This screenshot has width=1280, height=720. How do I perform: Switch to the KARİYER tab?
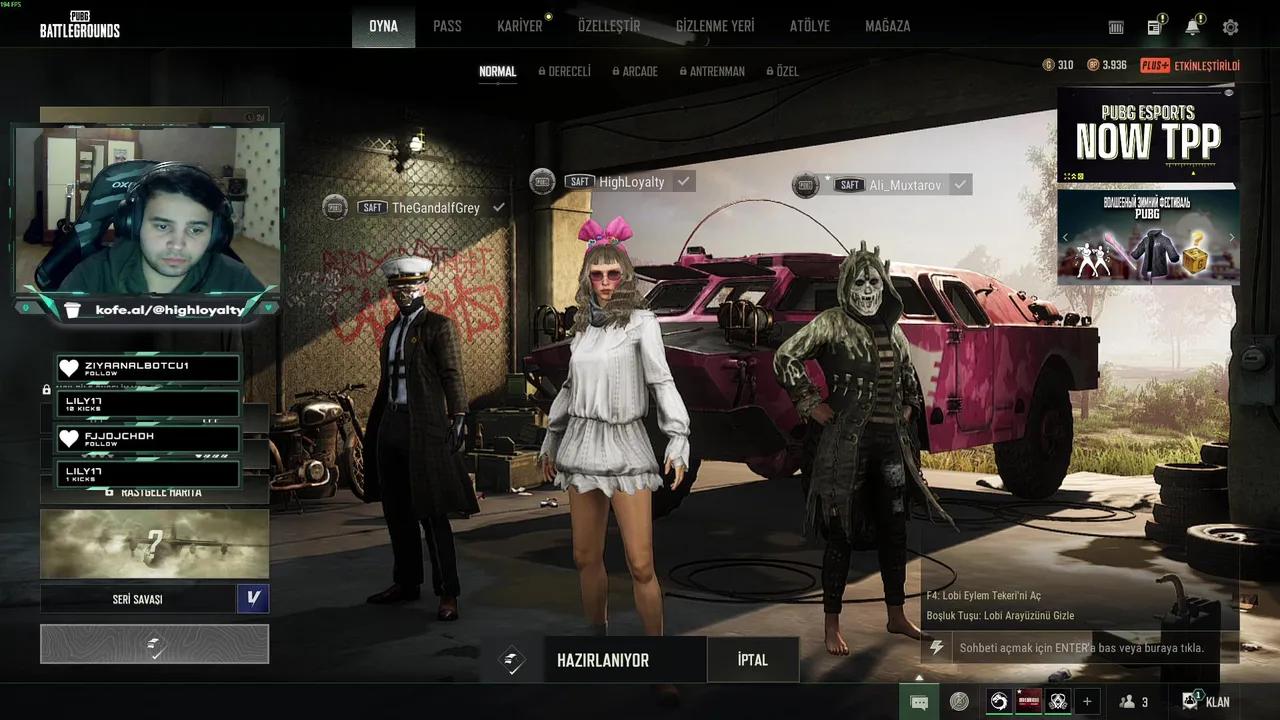click(x=519, y=26)
